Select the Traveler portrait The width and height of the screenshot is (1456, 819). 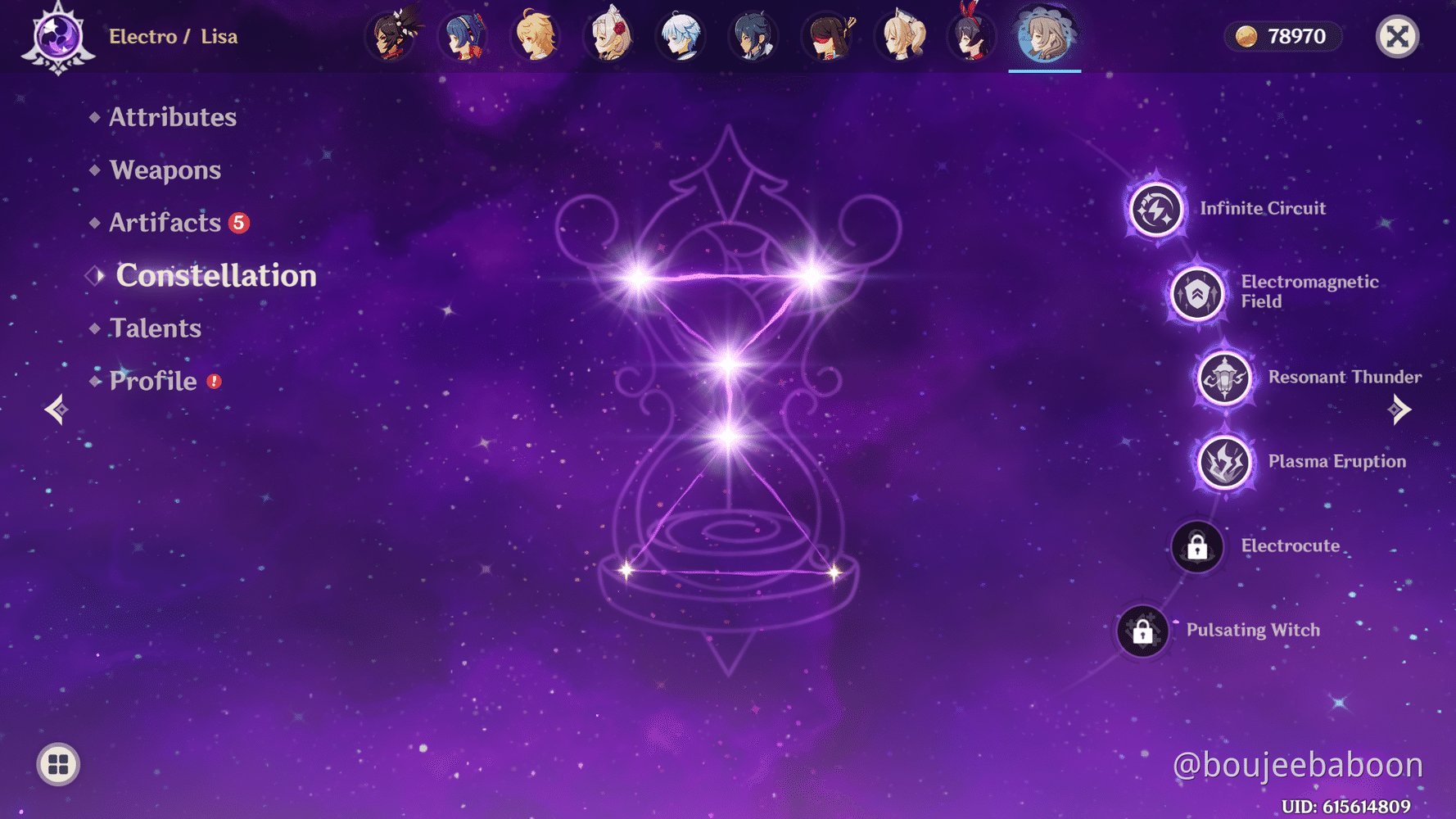point(536,34)
